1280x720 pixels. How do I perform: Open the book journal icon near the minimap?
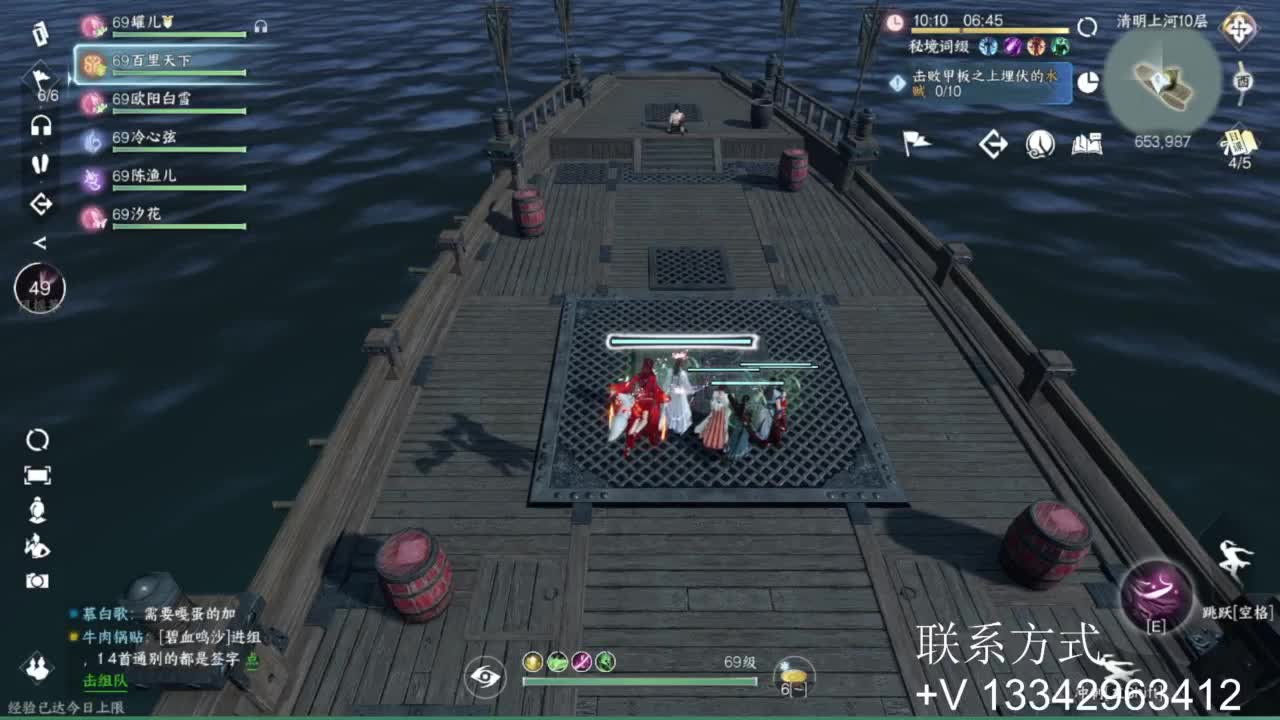coord(1087,145)
